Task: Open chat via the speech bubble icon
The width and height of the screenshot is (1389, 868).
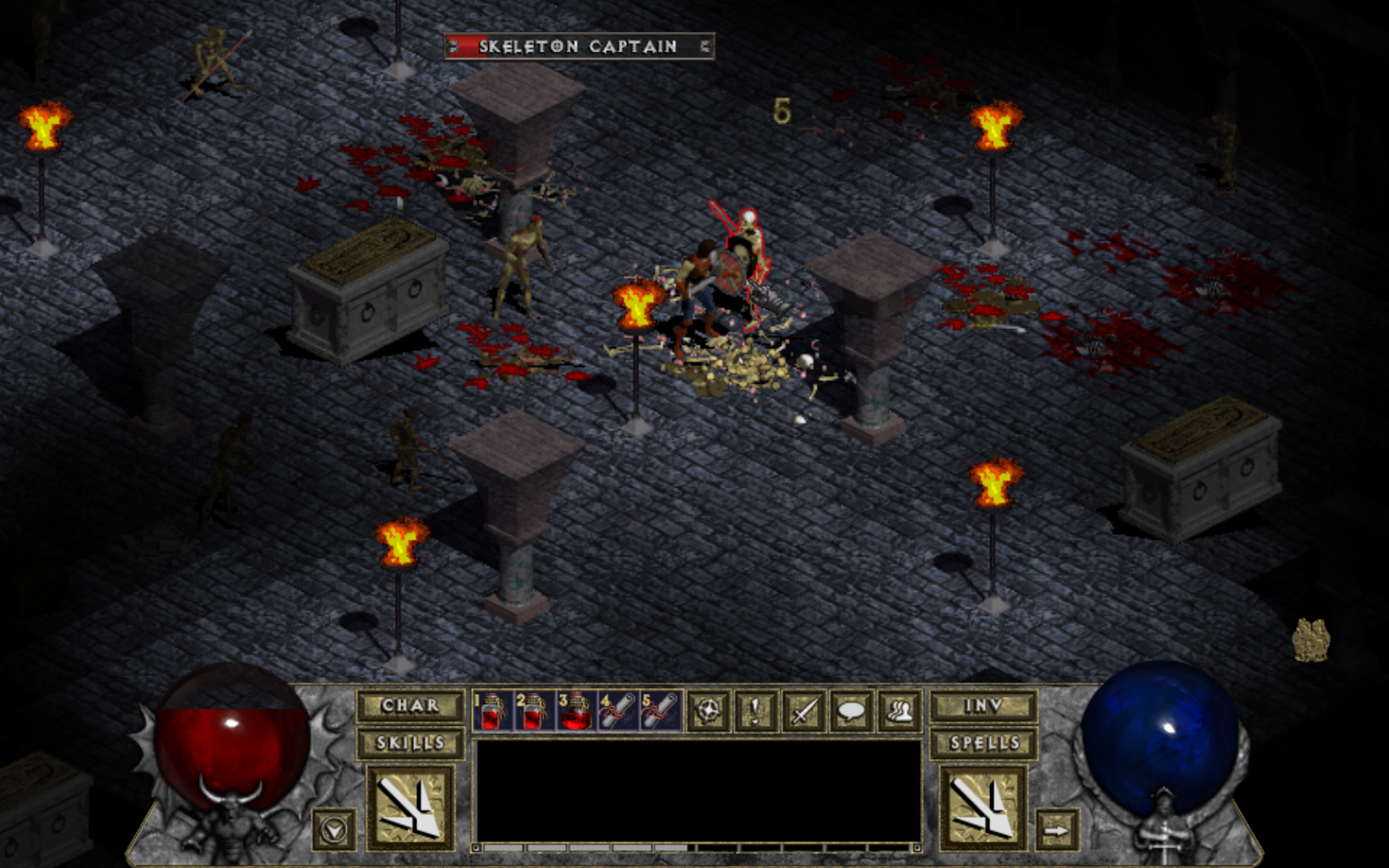Action: click(851, 712)
